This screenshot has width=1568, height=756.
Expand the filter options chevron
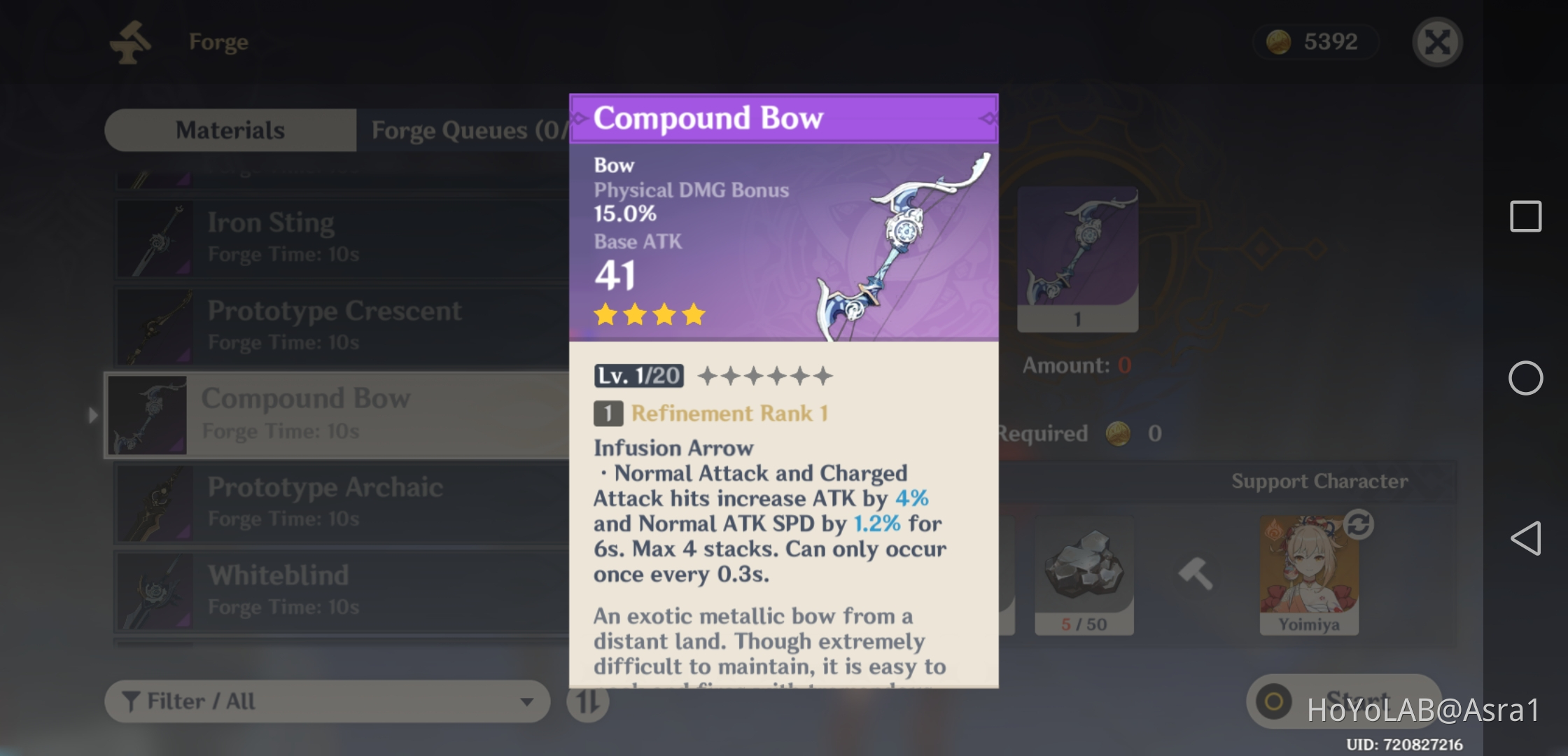pyautogui.click(x=526, y=702)
